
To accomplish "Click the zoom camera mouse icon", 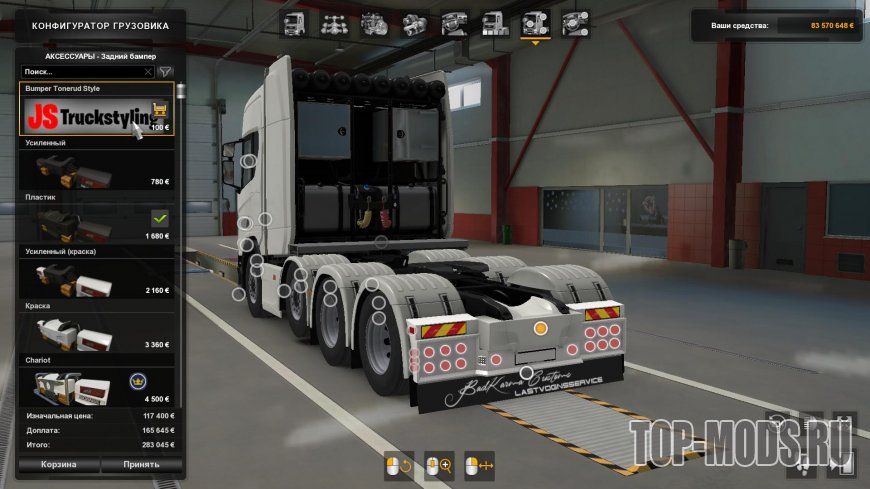I will point(440,466).
